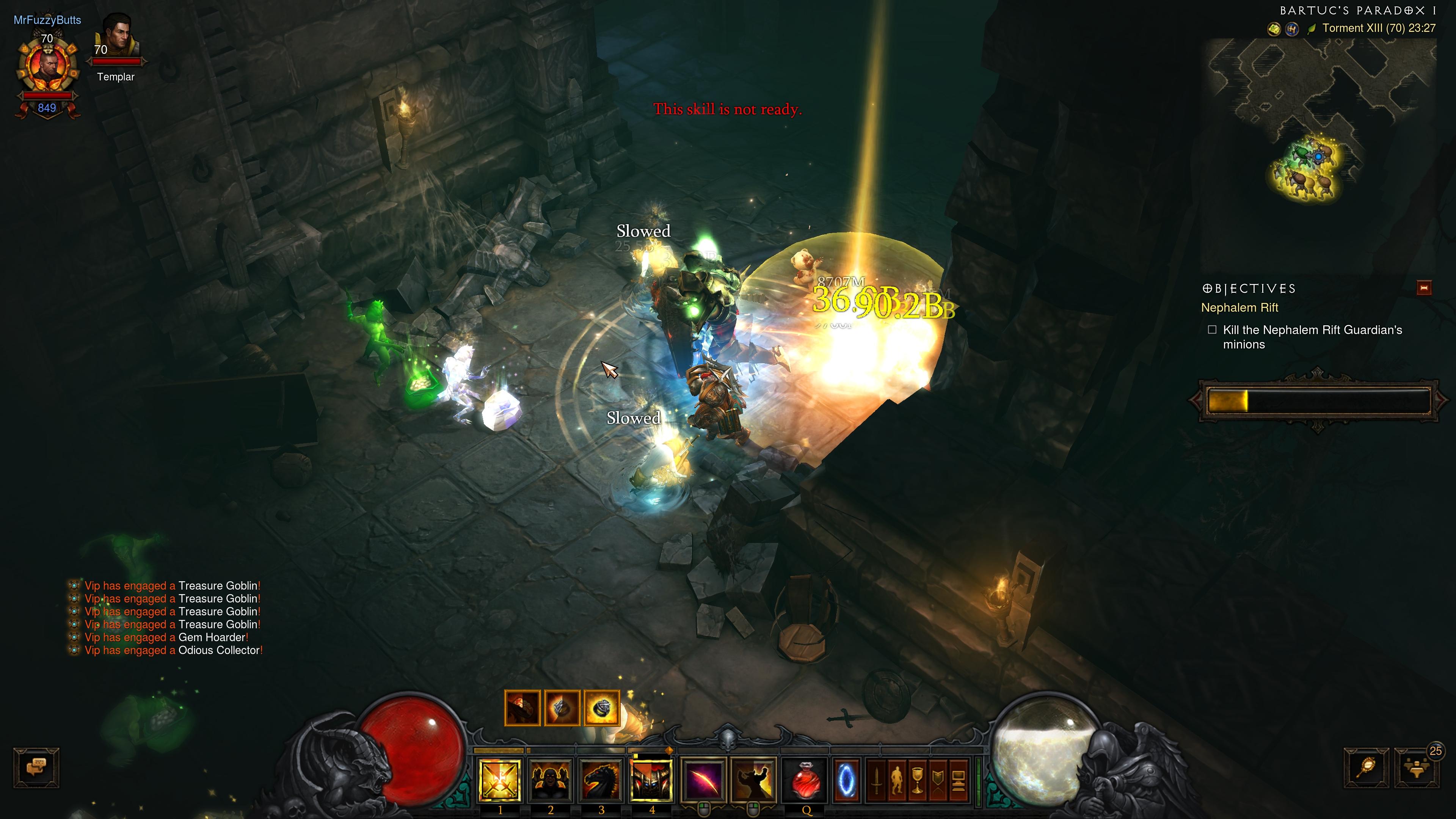This screenshot has width=1456, height=819.
Task: Activate the crossed swords skill in slot 1
Action: pos(499,780)
